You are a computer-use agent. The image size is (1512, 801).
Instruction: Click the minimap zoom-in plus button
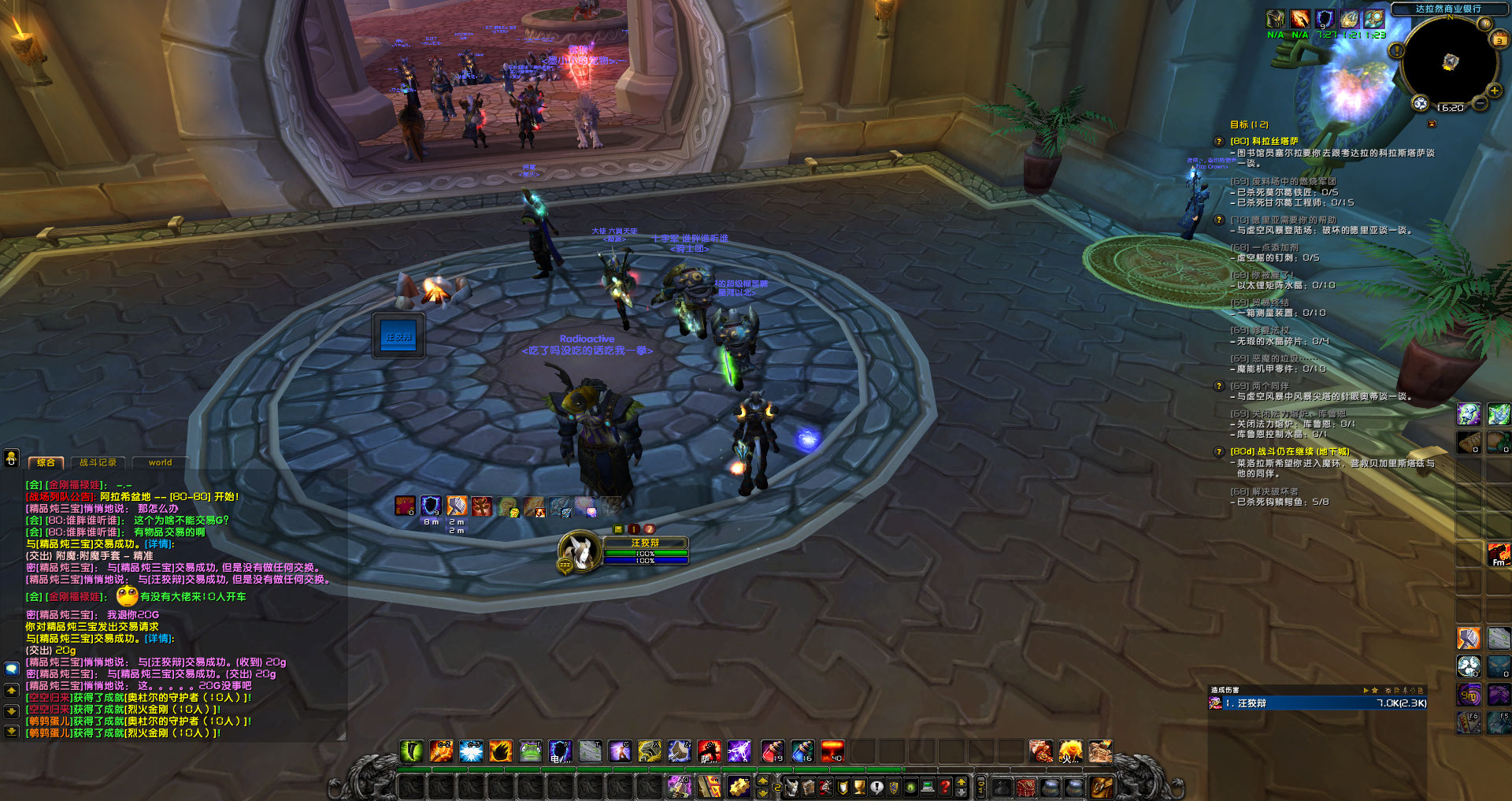[1494, 90]
